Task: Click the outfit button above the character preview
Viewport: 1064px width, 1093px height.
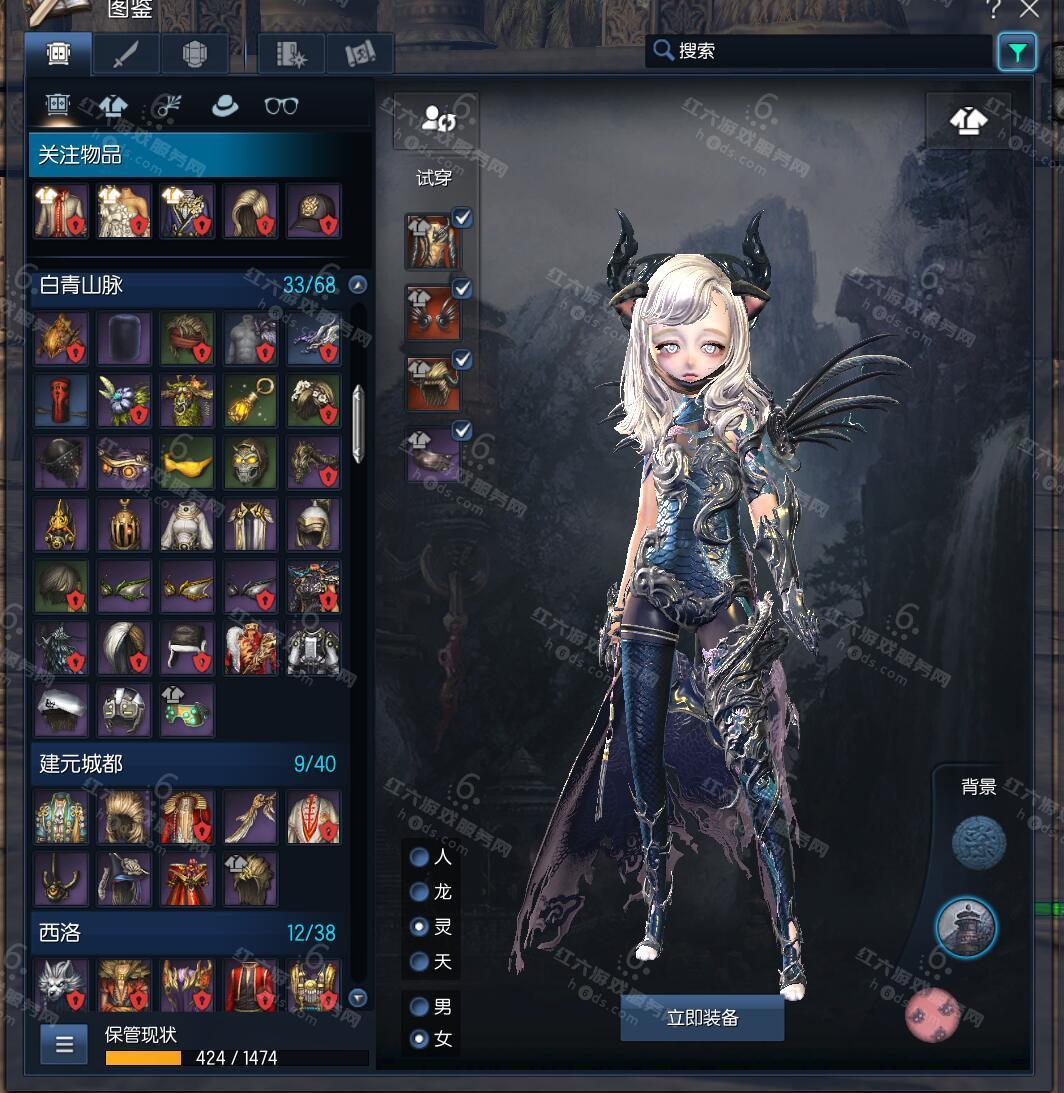Action: (x=967, y=121)
